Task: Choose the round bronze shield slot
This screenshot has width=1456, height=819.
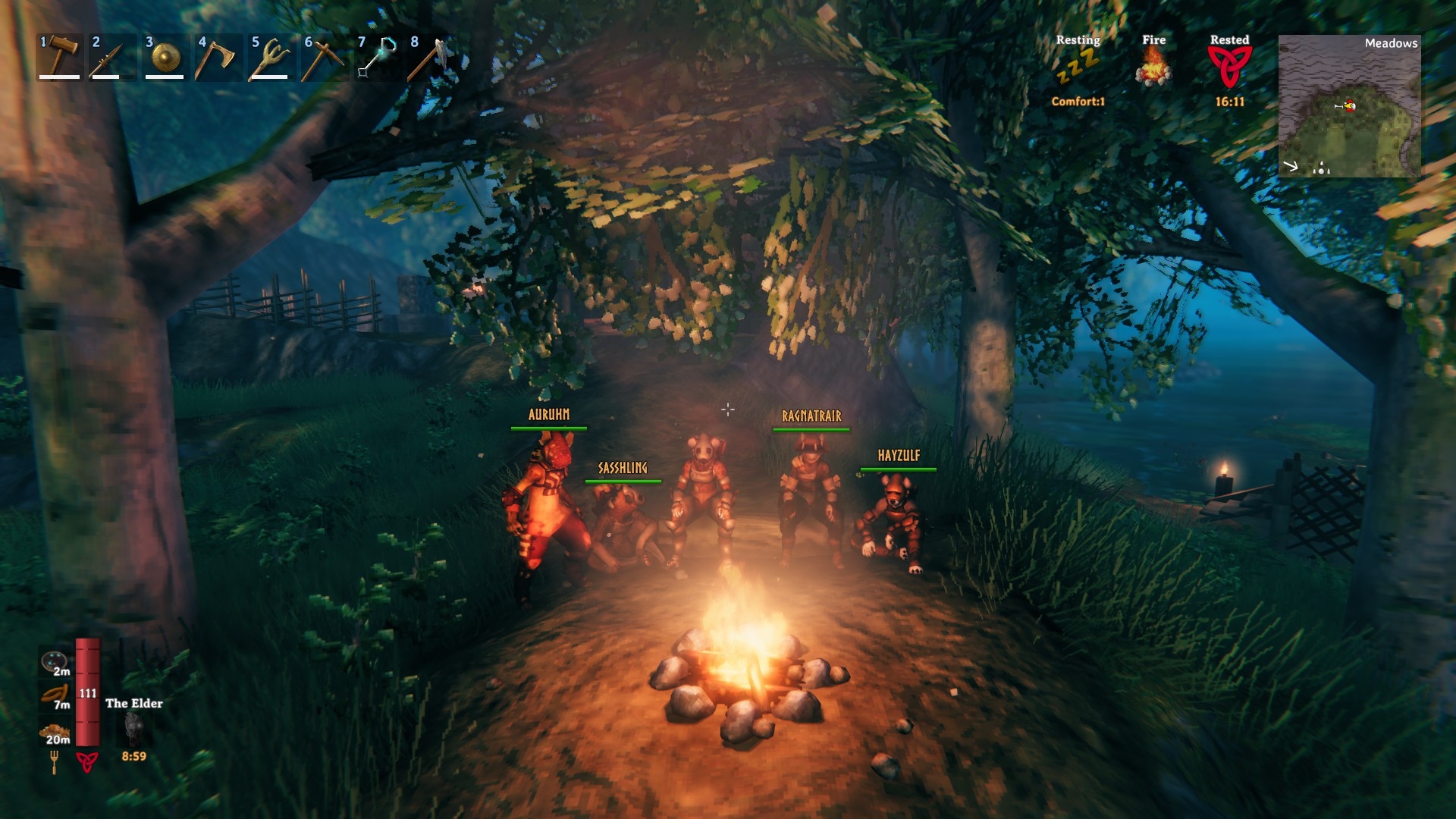Action: (x=165, y=57)
